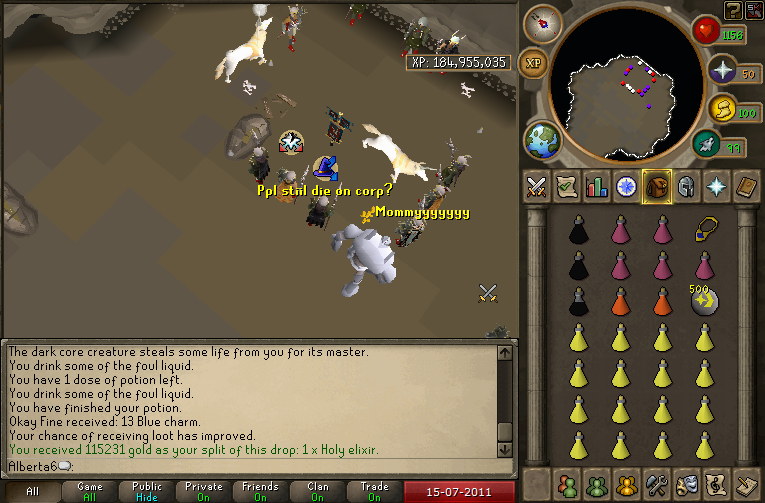Open the Combat Styles tab
765x503 pixels.
pyautogui.click(x=537, y=187)
